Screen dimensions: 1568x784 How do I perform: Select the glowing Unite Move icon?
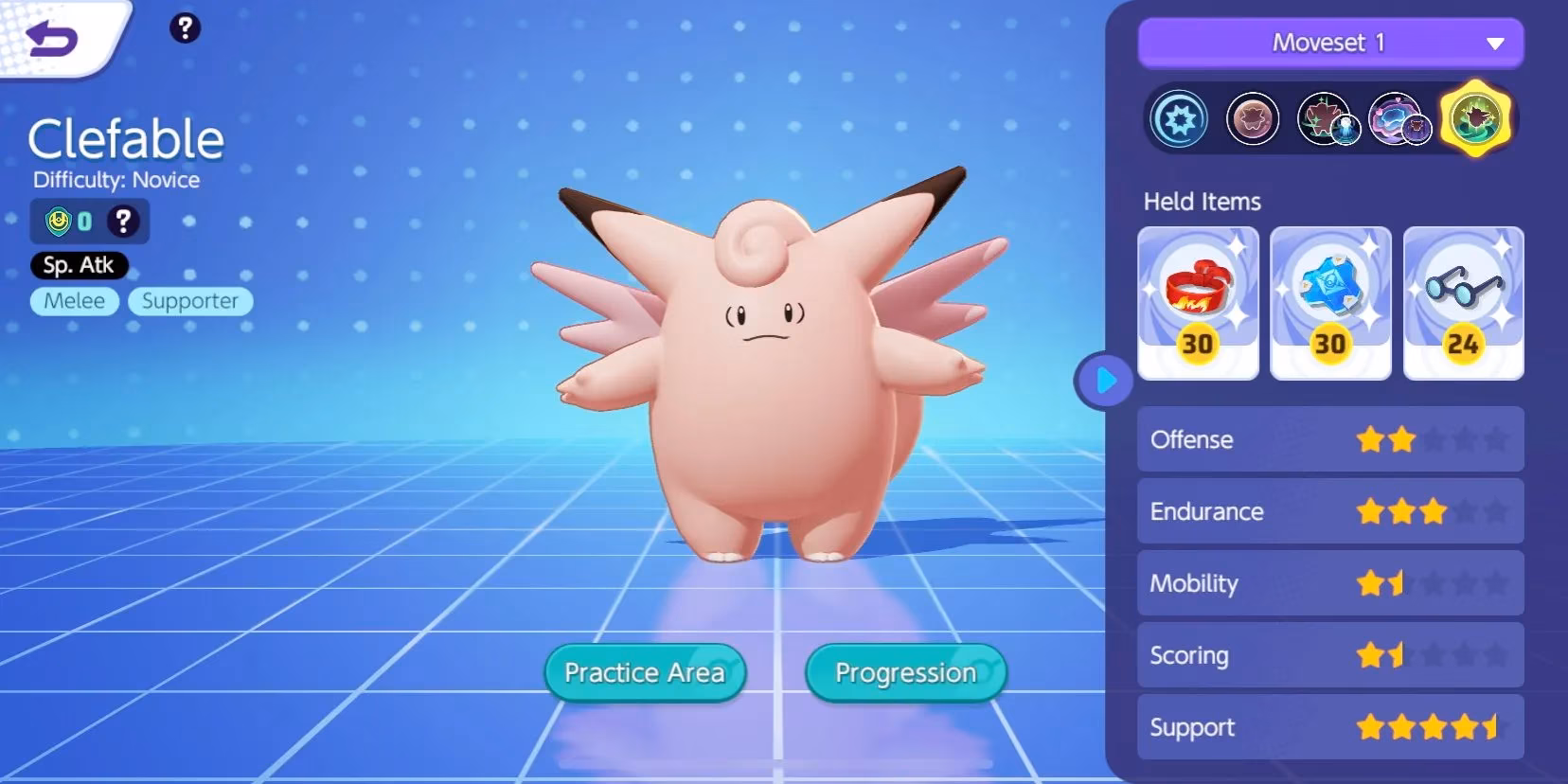click(x=1474, y=119)
